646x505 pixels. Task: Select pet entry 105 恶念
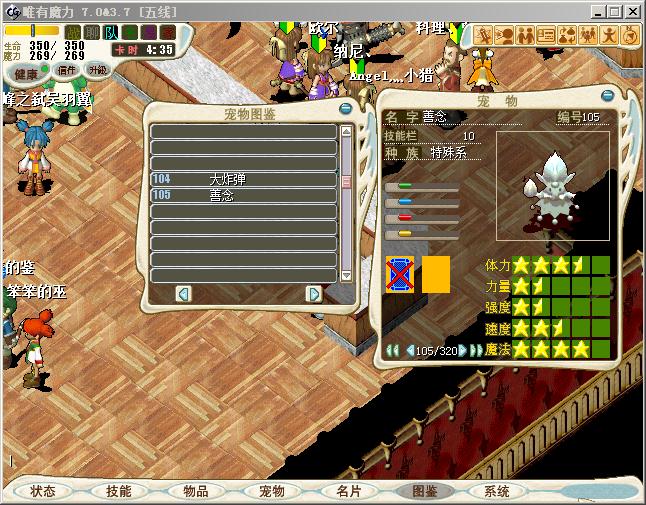(x=244, y=195)
